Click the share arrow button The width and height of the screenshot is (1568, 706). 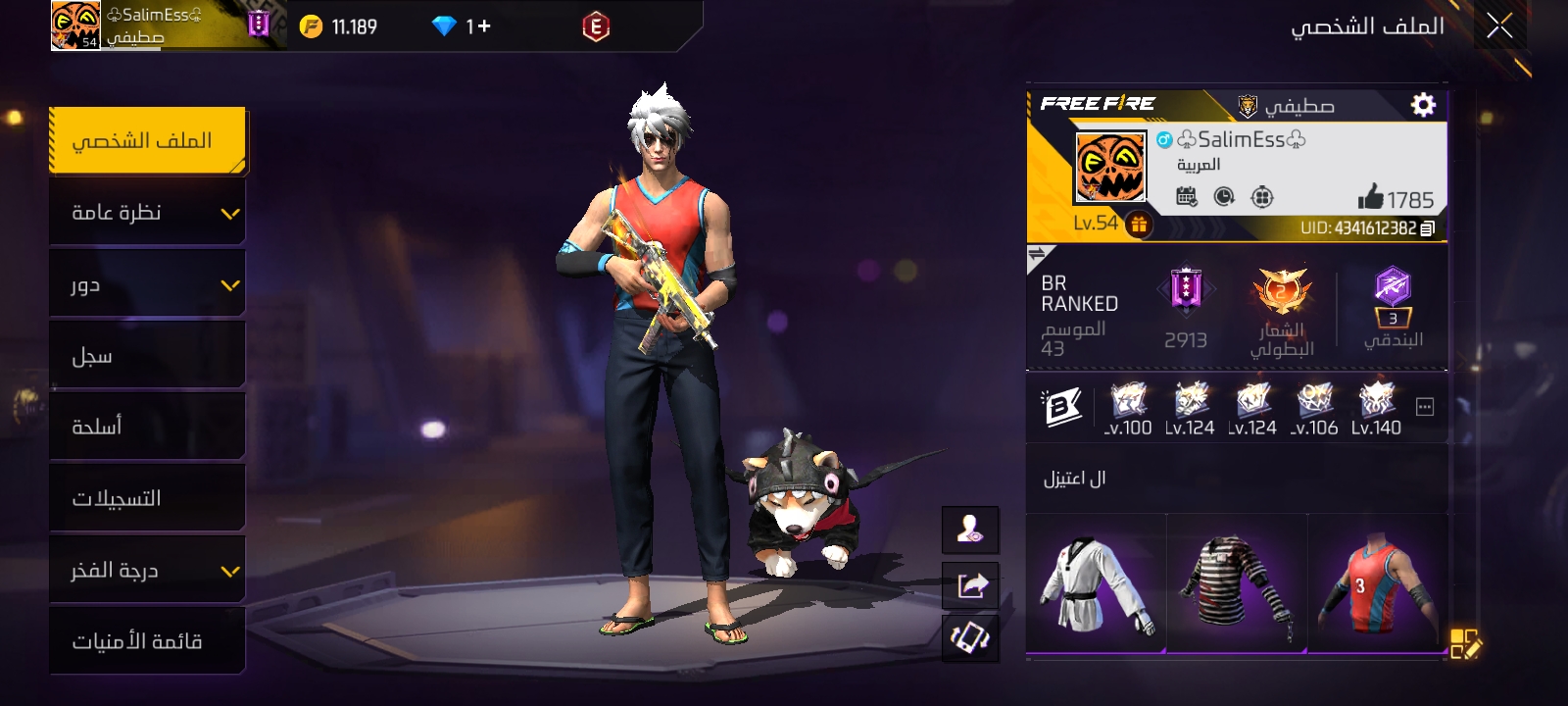[971, 585]
